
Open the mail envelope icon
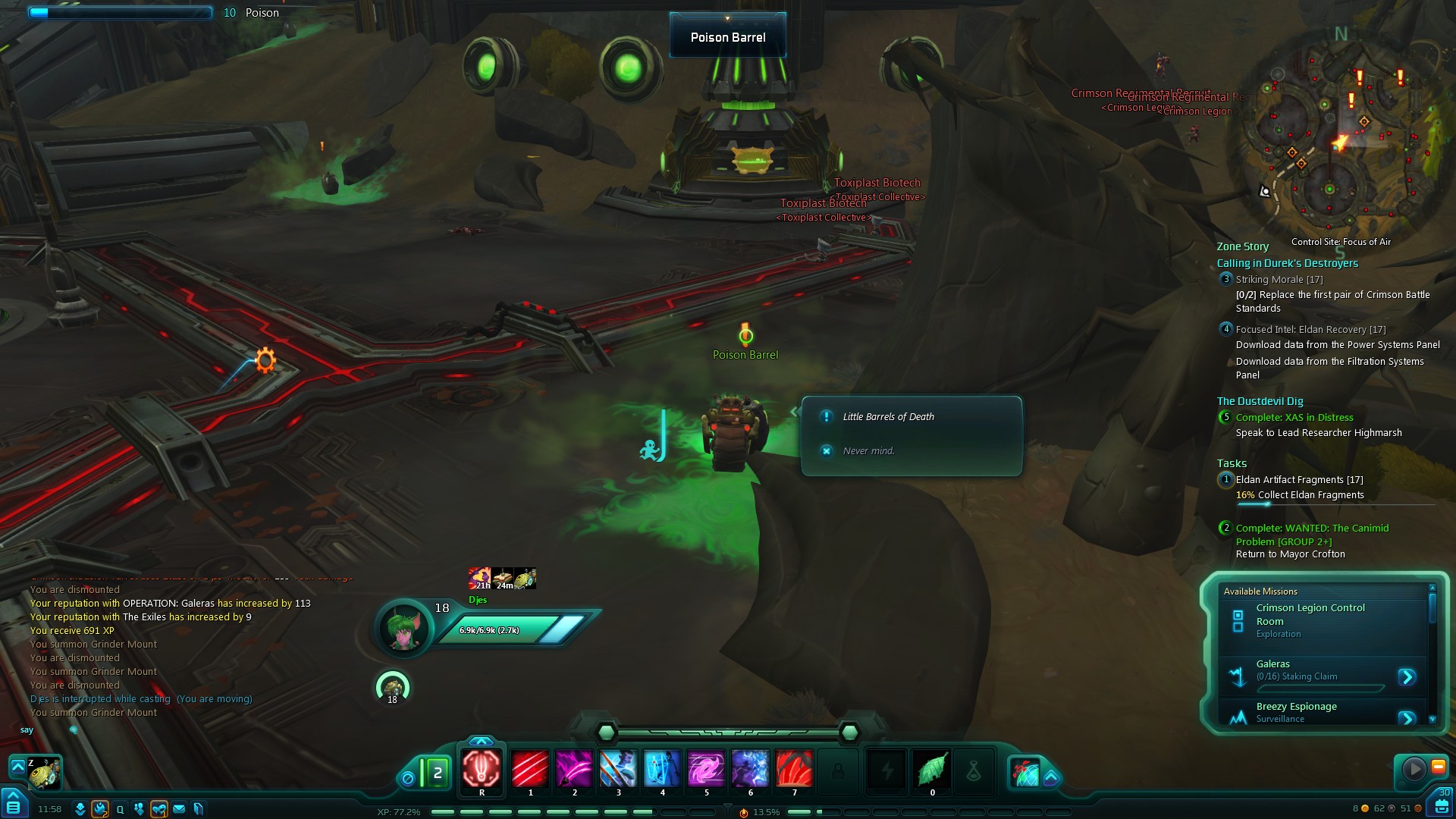(179, 809)
